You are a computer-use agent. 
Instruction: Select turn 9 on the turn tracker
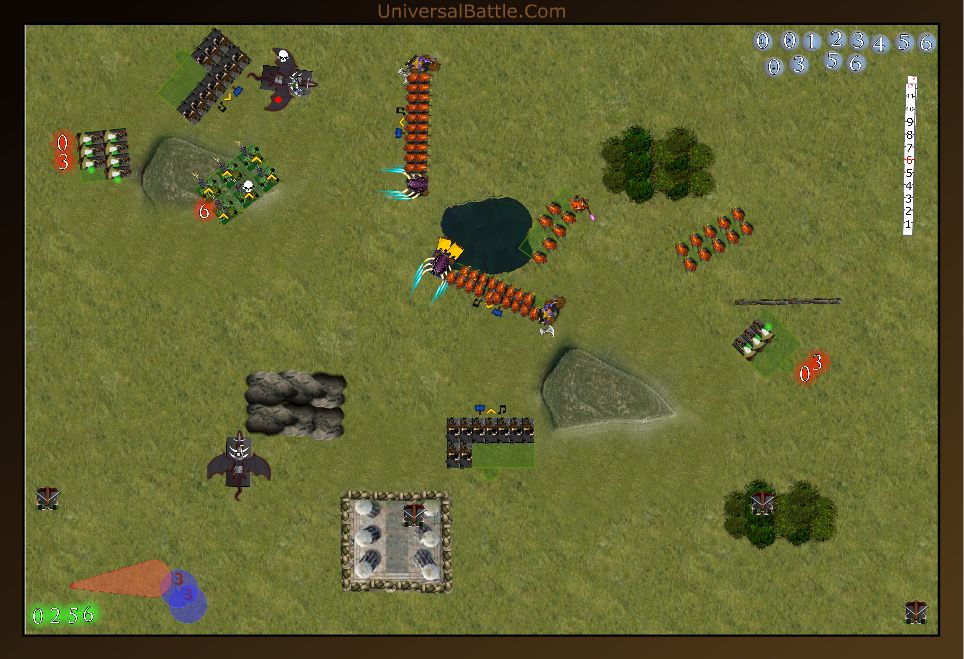[909, 122]
